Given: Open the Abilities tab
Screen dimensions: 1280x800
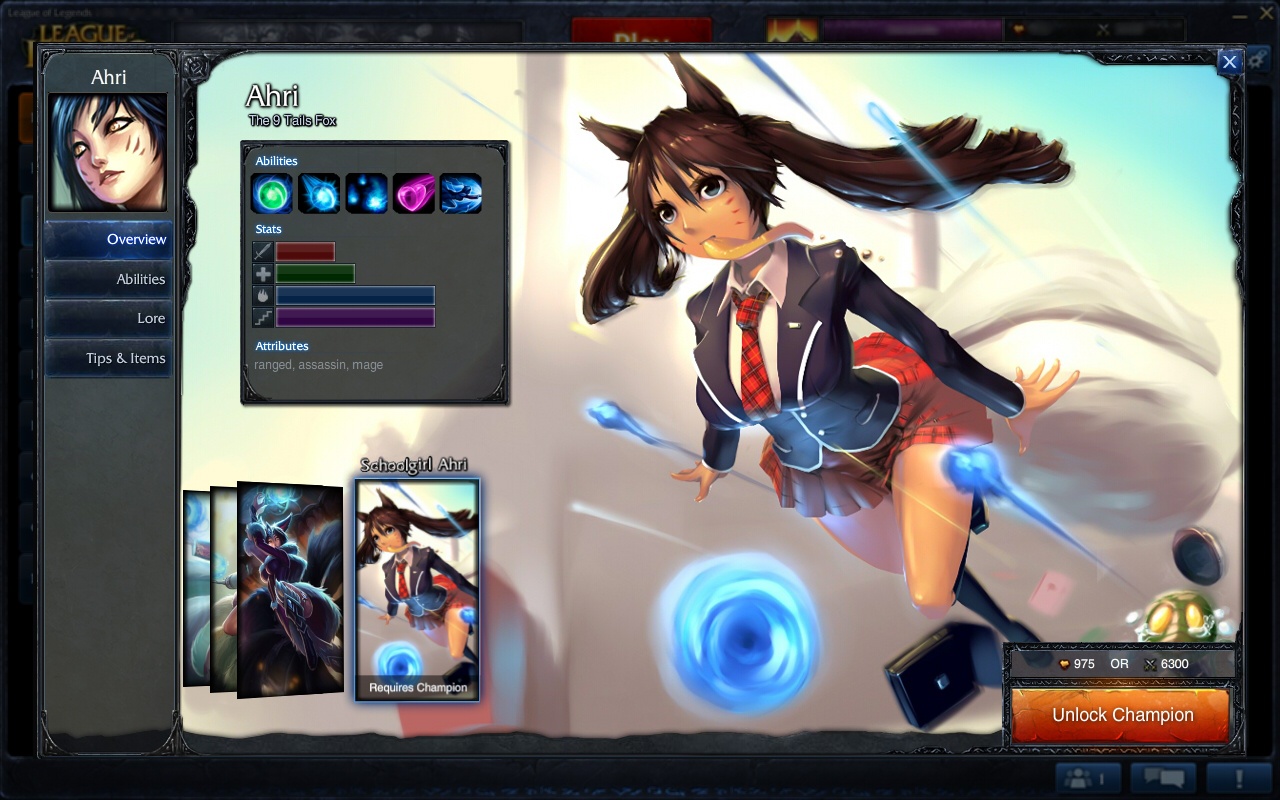Looking at the screenshot, I should point(108,279).
